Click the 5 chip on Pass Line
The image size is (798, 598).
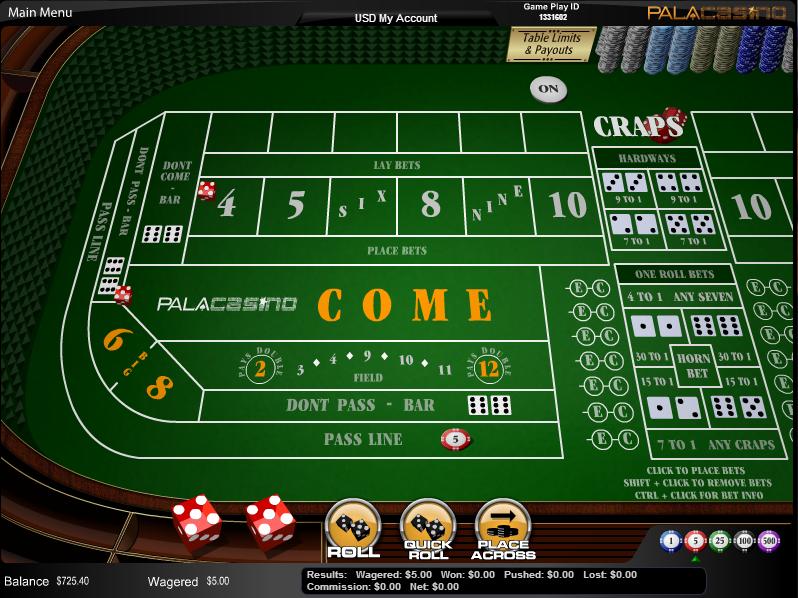455,438
